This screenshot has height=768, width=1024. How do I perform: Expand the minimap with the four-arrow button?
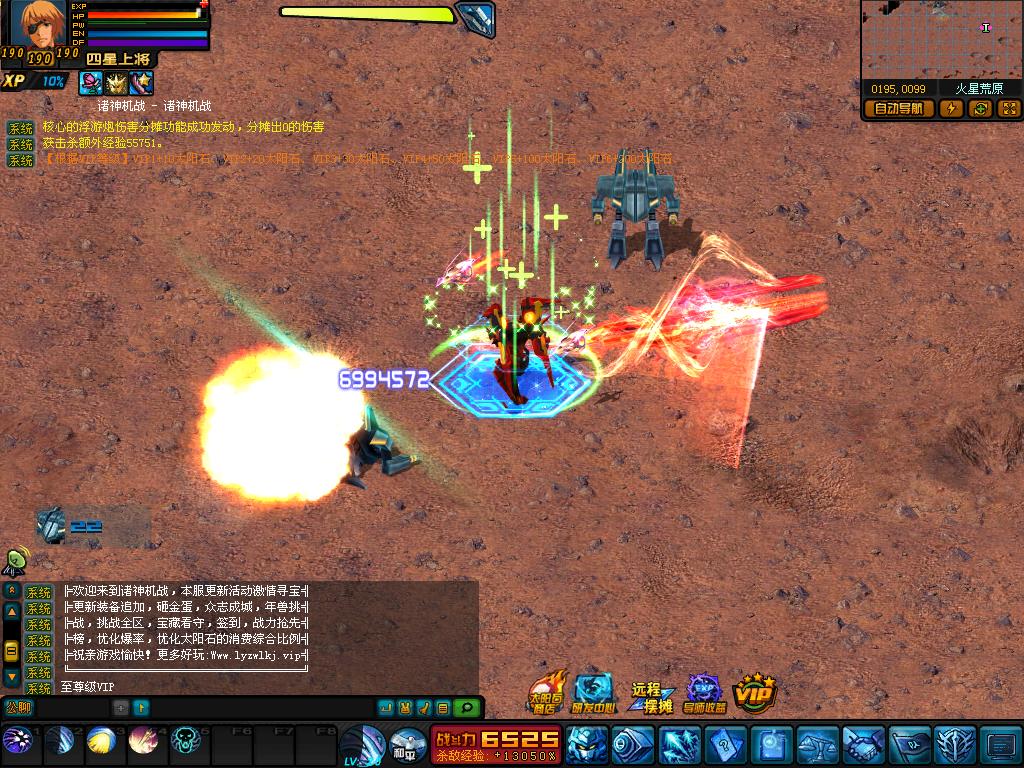pyautogui.click(x=1009, y=109)
